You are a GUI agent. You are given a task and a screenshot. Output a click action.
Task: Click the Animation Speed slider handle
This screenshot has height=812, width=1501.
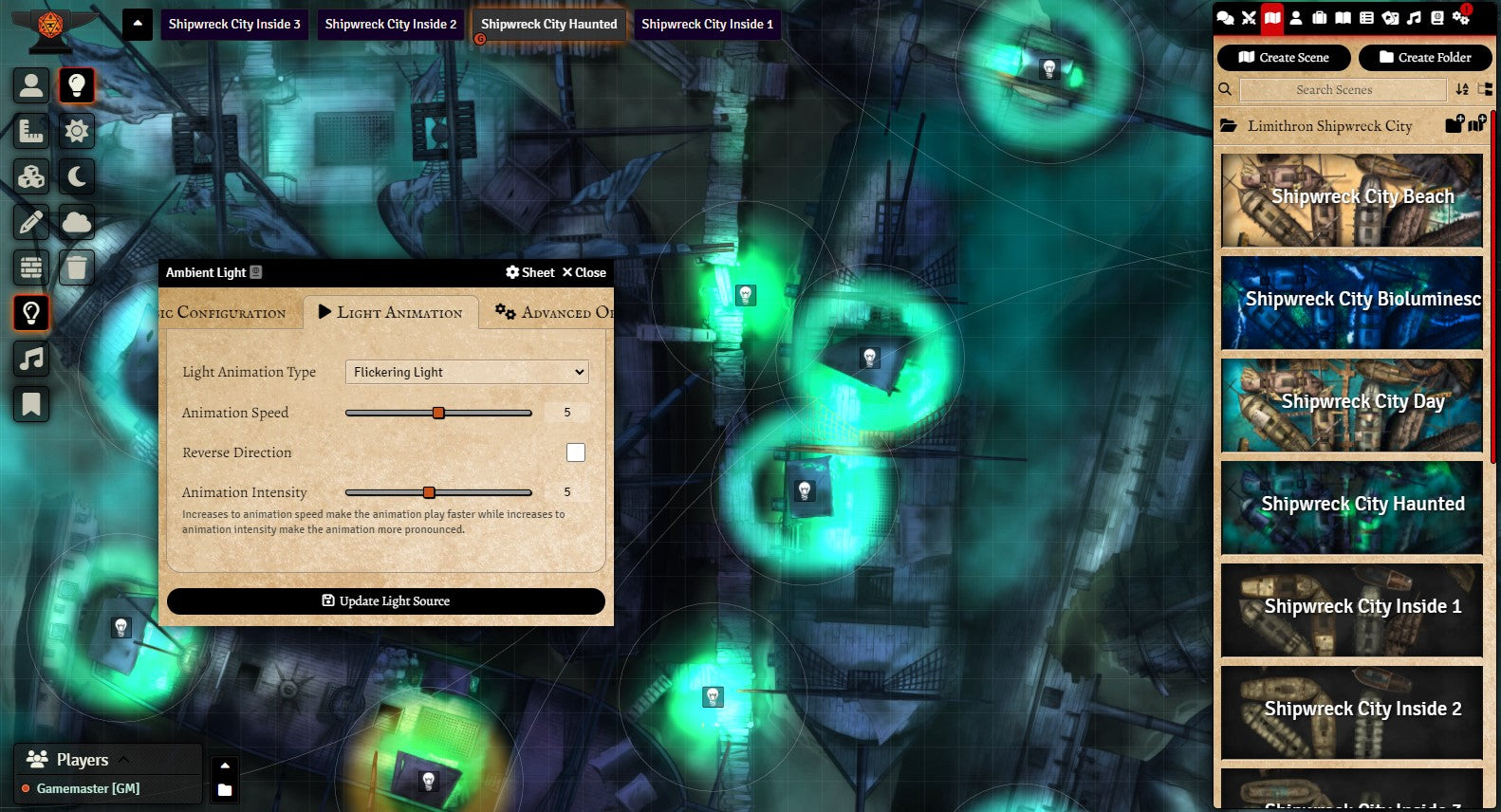(x=438, y=413)
